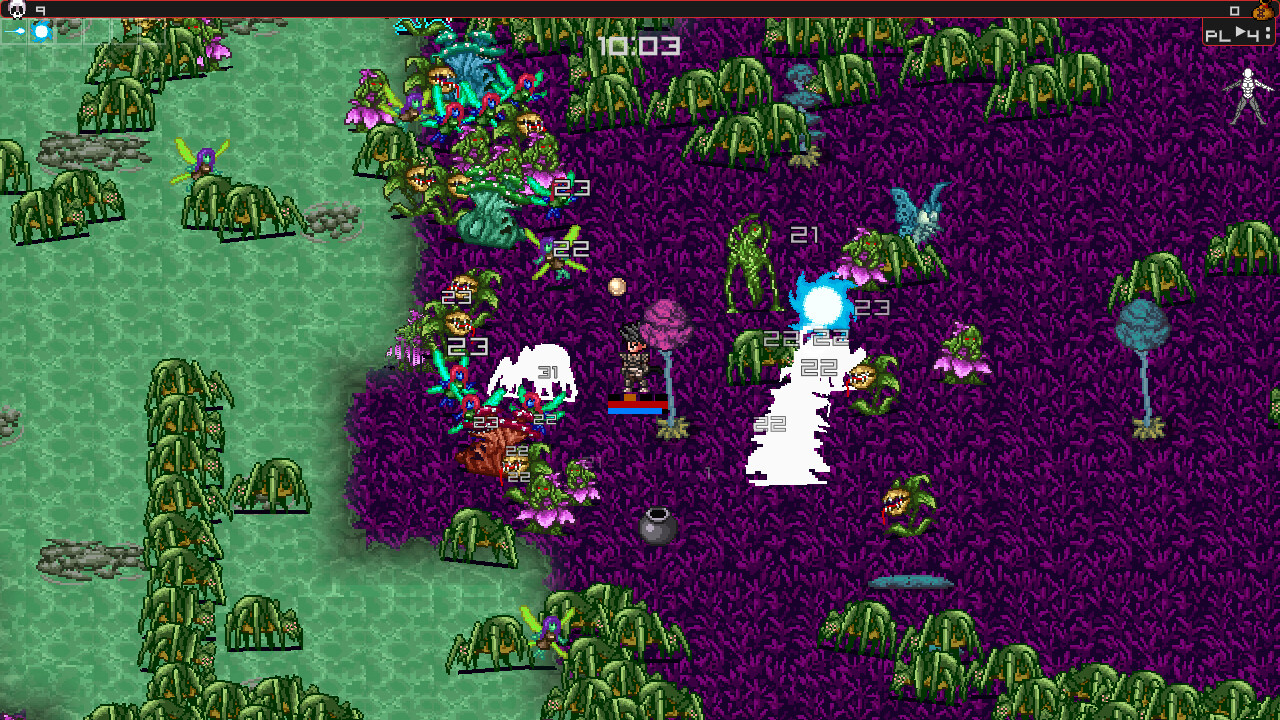Click the pink-canopied tree beside the player
Viewport: 1280px width, 720px height.
pyautogui.click(x=668, y=325)
